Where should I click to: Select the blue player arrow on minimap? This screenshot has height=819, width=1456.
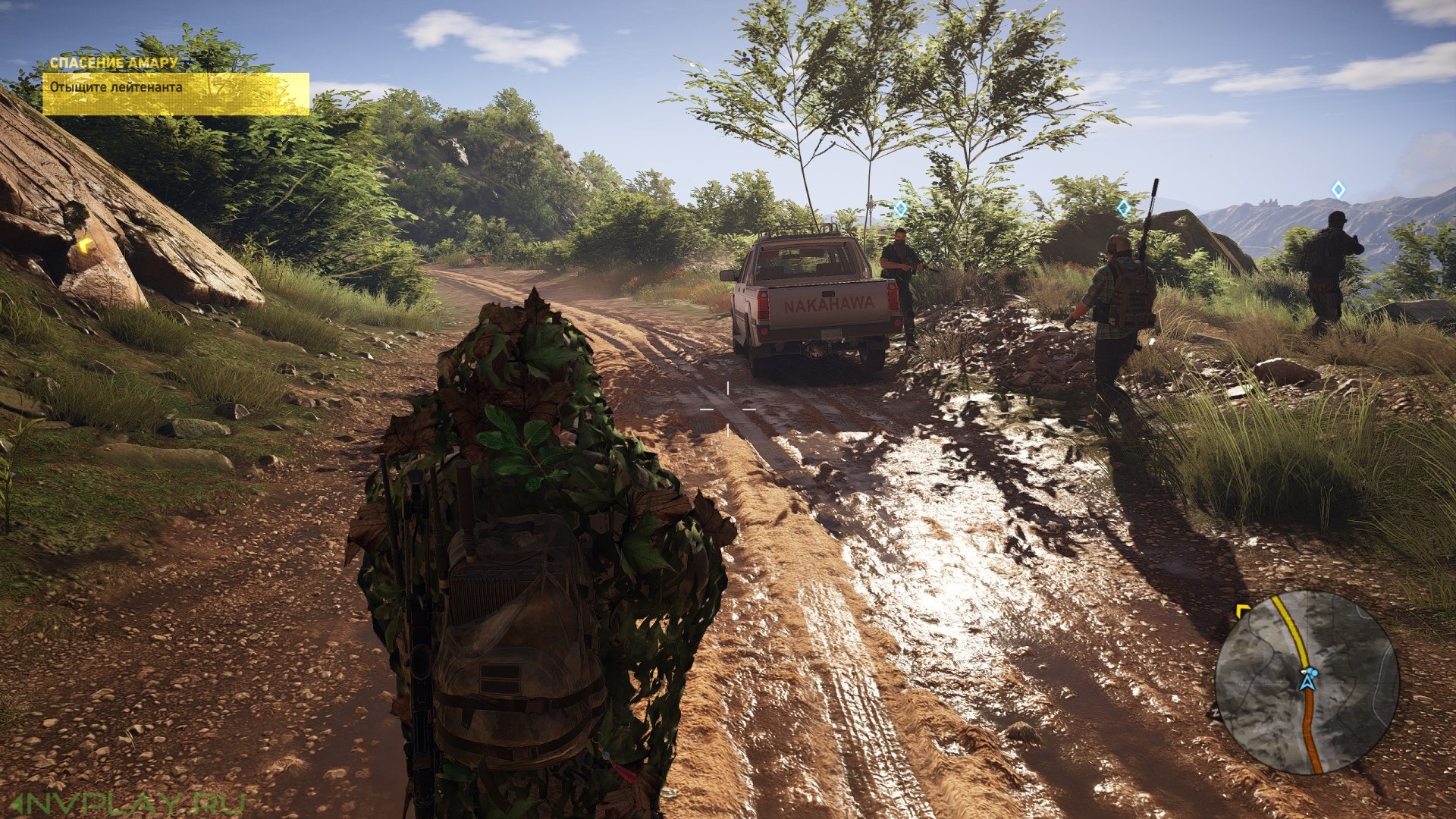[1307, 679]
